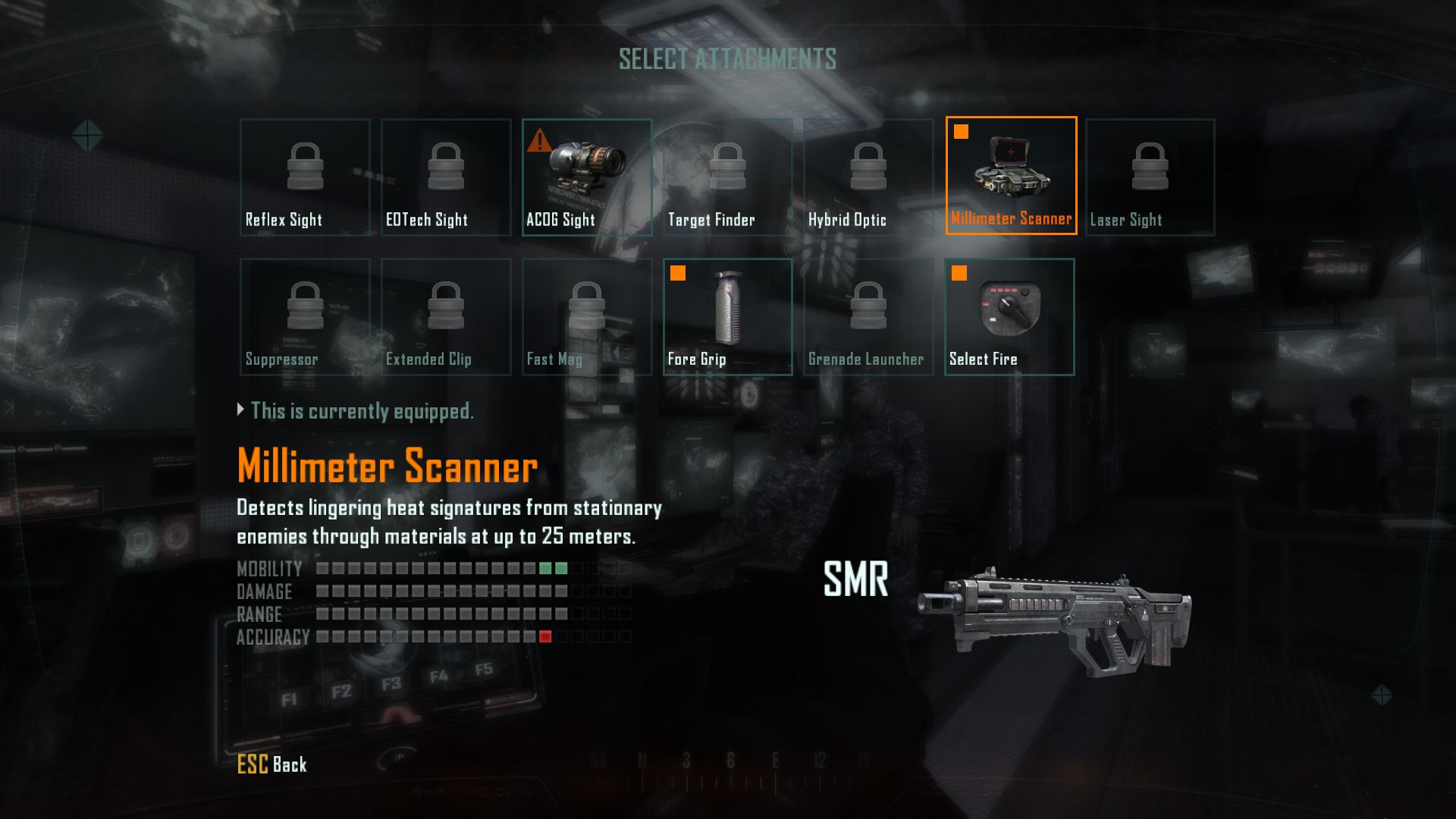Select the locked Suppressor attachment
The image size is (1456, 819).
[x=305, y=316]
